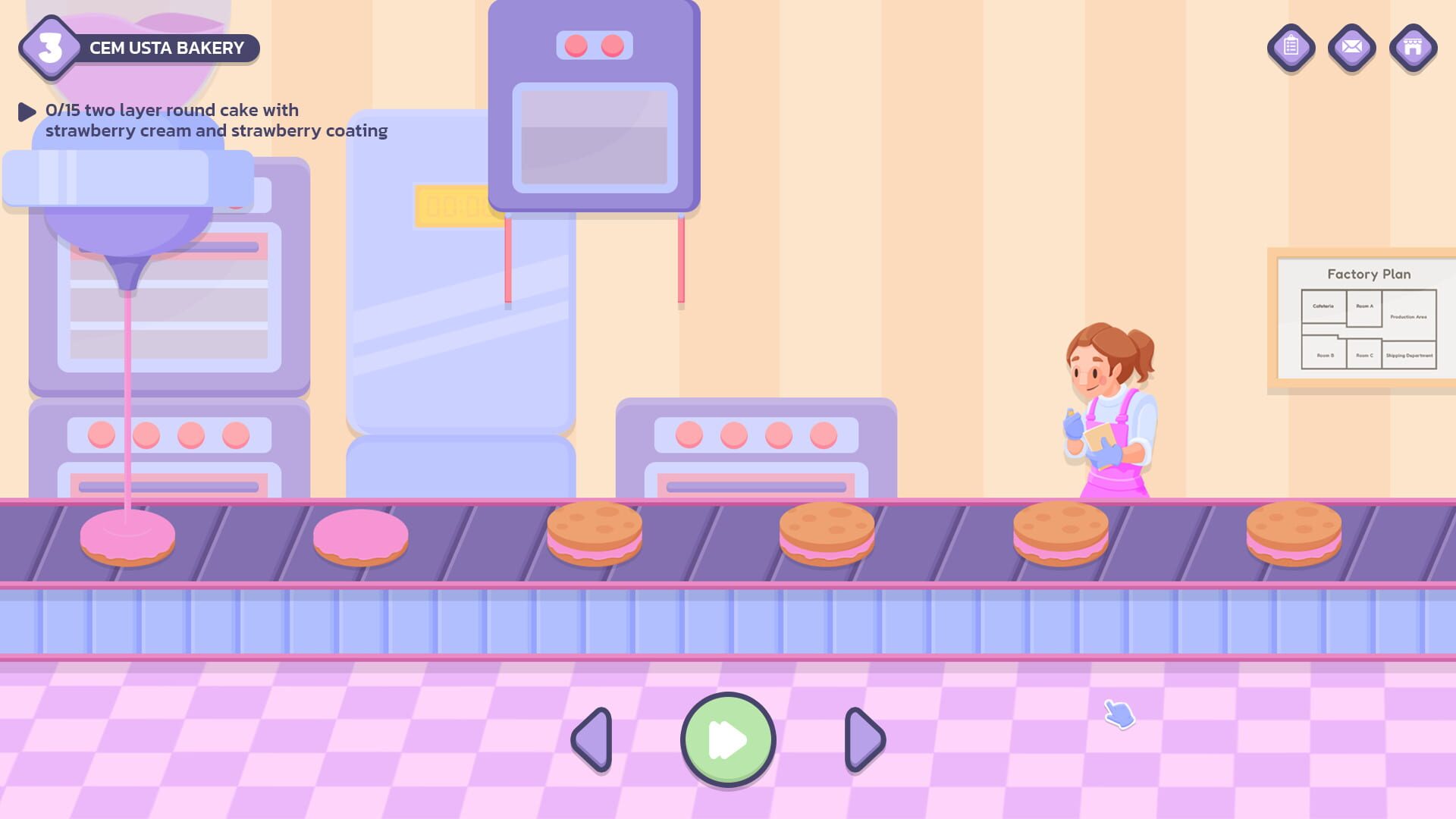
Task: Expand the 0/15 strawberry cake objective
Action: click(27, 111)
